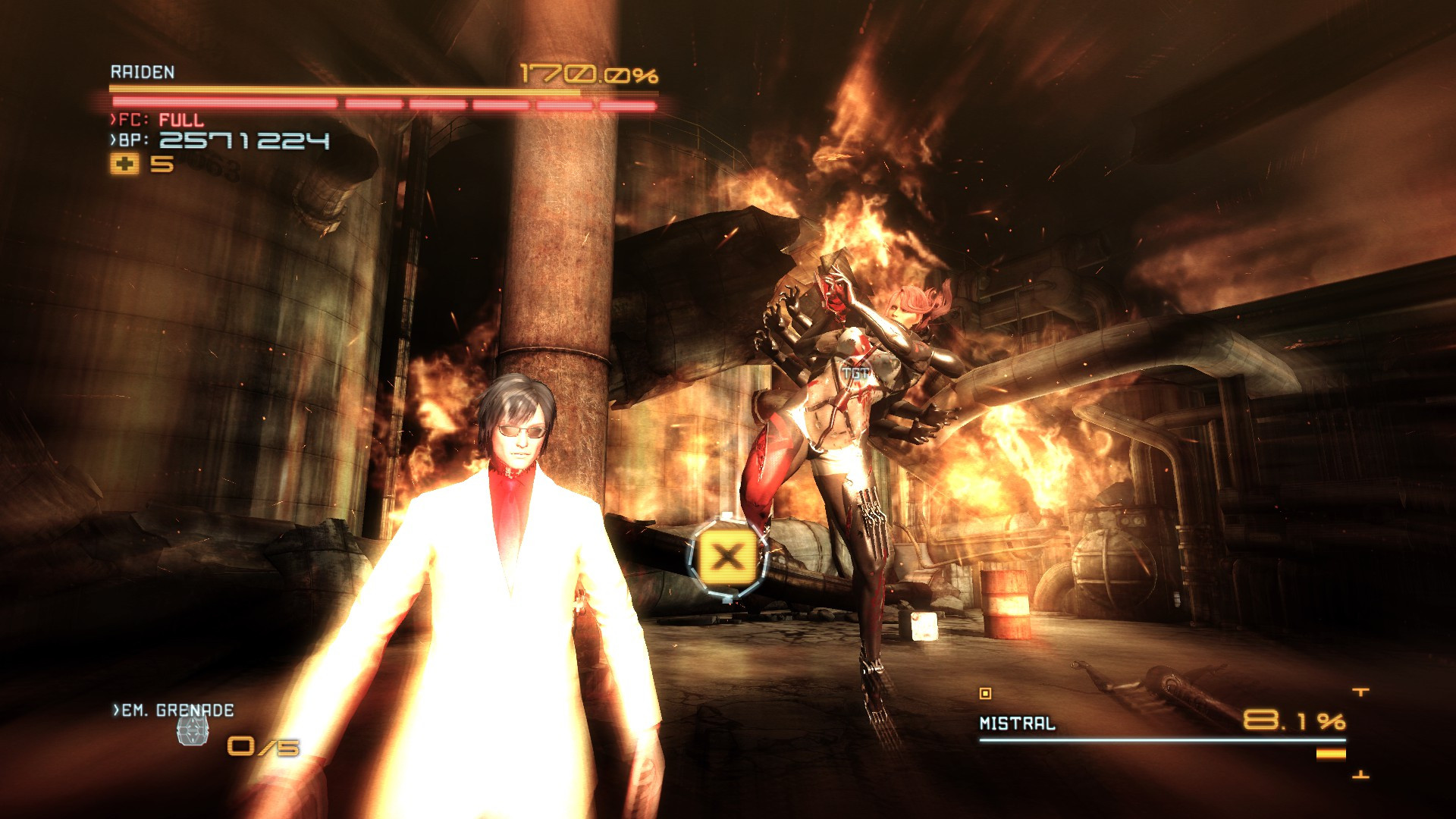Click the 170.0% combo percentage readout

click(590, 73)
